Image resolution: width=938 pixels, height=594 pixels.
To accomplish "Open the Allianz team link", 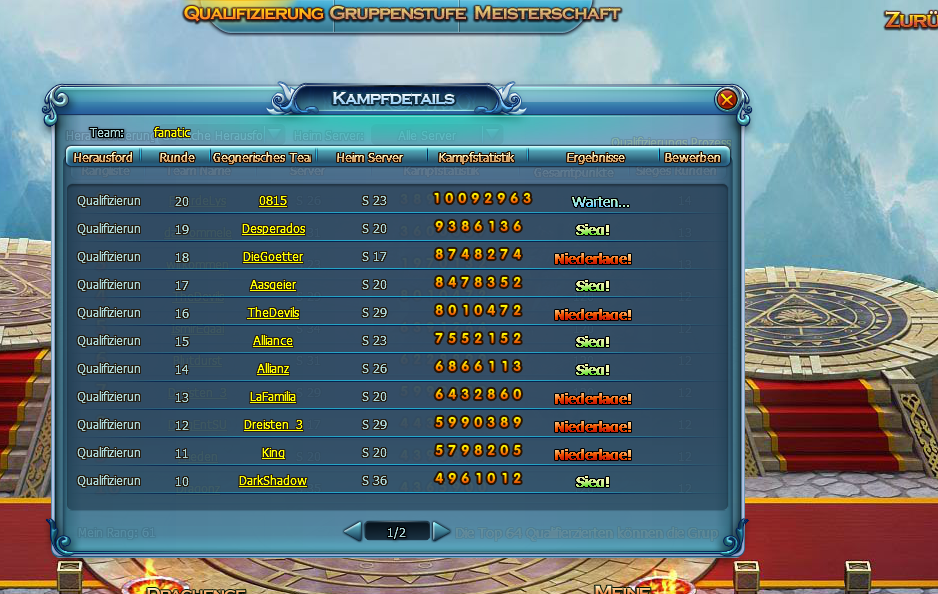I will (x=273, y=369).
